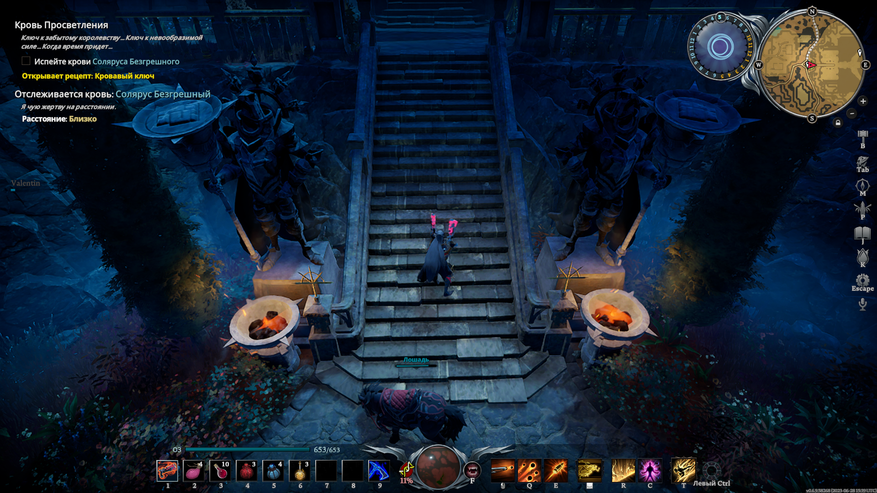Activate the bite ability fangs icon
The image size is (877, 493).
tap(473, 469)
